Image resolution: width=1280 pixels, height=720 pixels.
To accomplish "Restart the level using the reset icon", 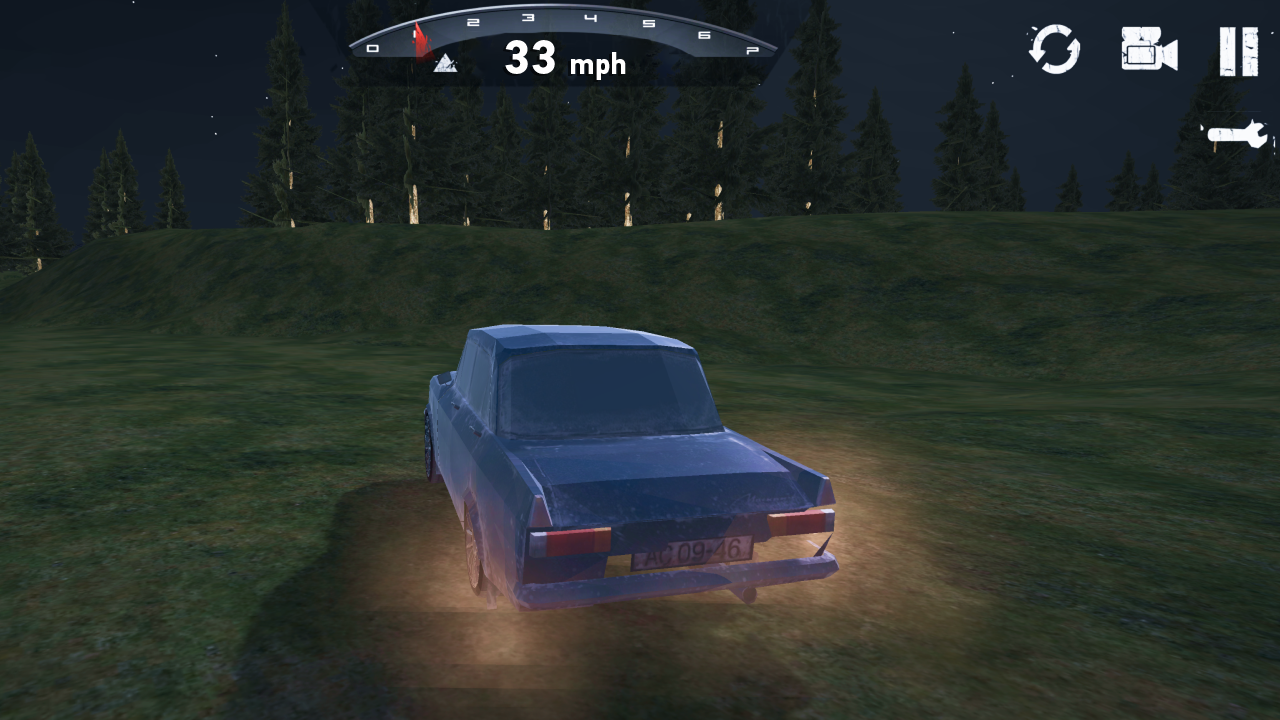I will (x=1055, y=52).
